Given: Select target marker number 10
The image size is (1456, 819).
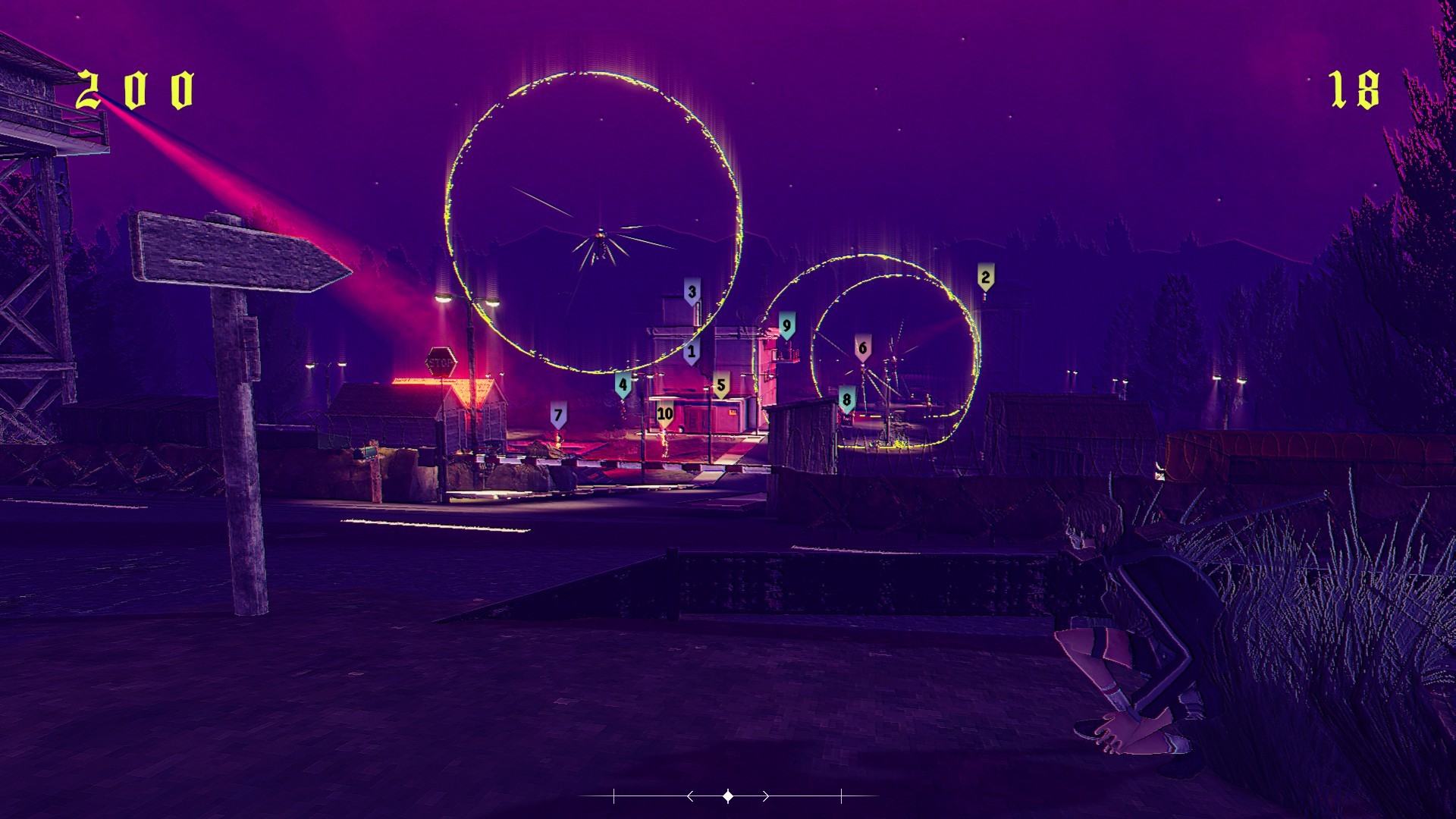Looking at the screenshot, I should pyautogui.click(x=665, y=414).
